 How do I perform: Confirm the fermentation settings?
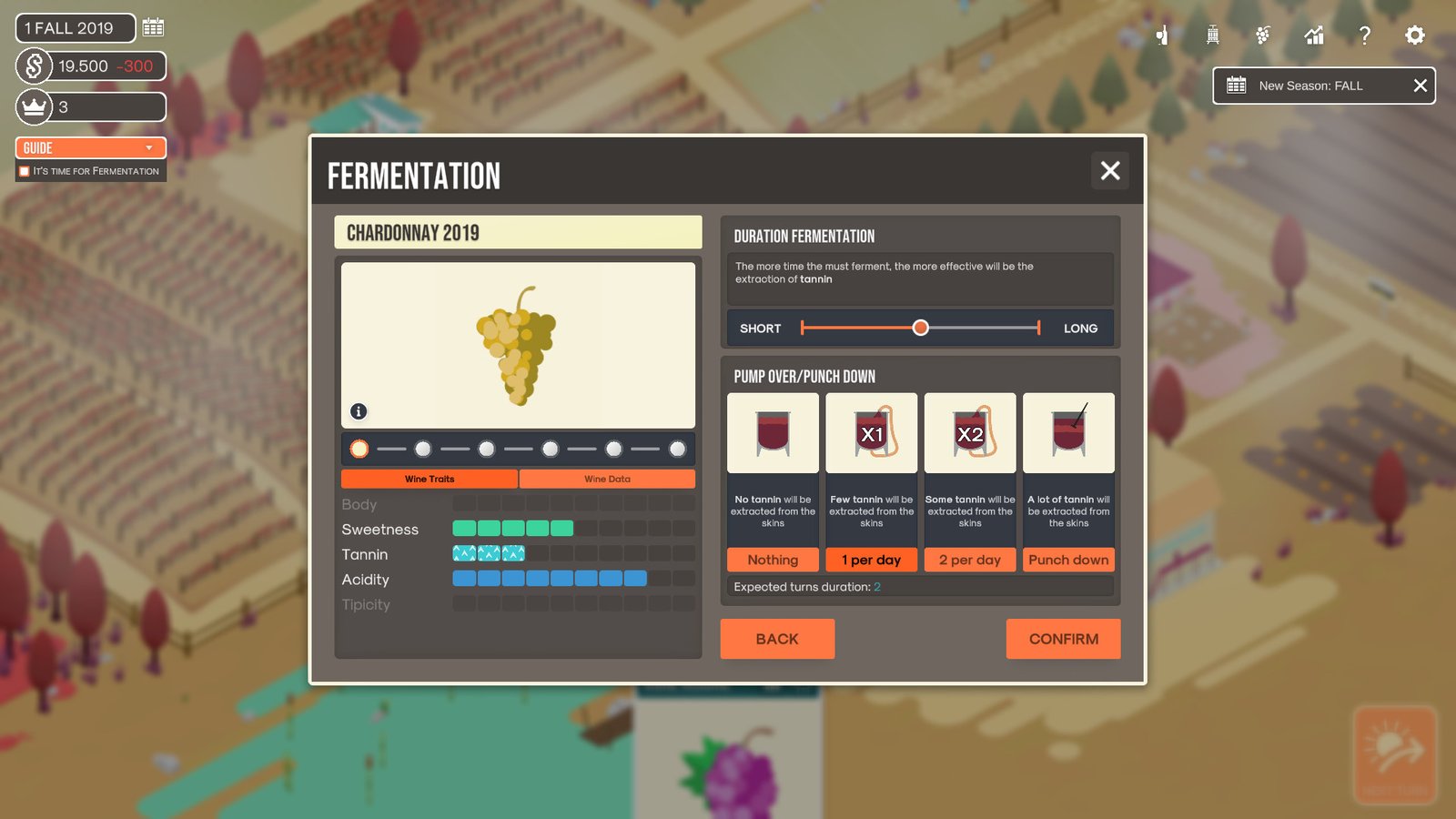(x=1063, y=639)
